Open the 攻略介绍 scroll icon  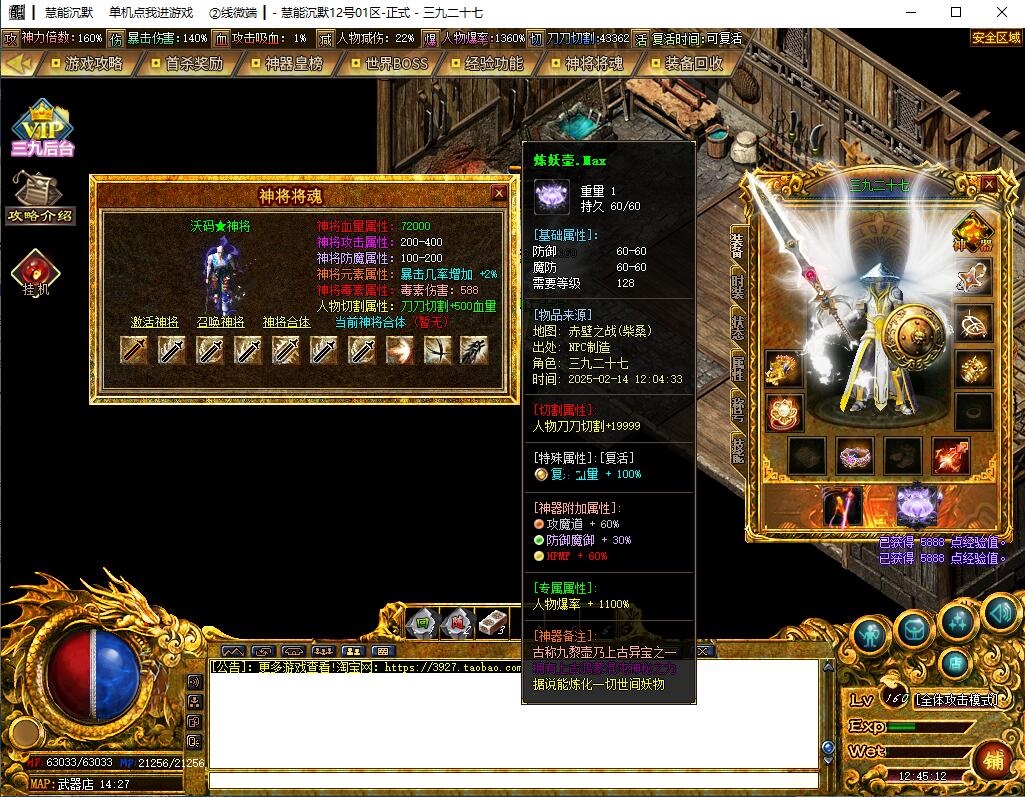[39, 197]
